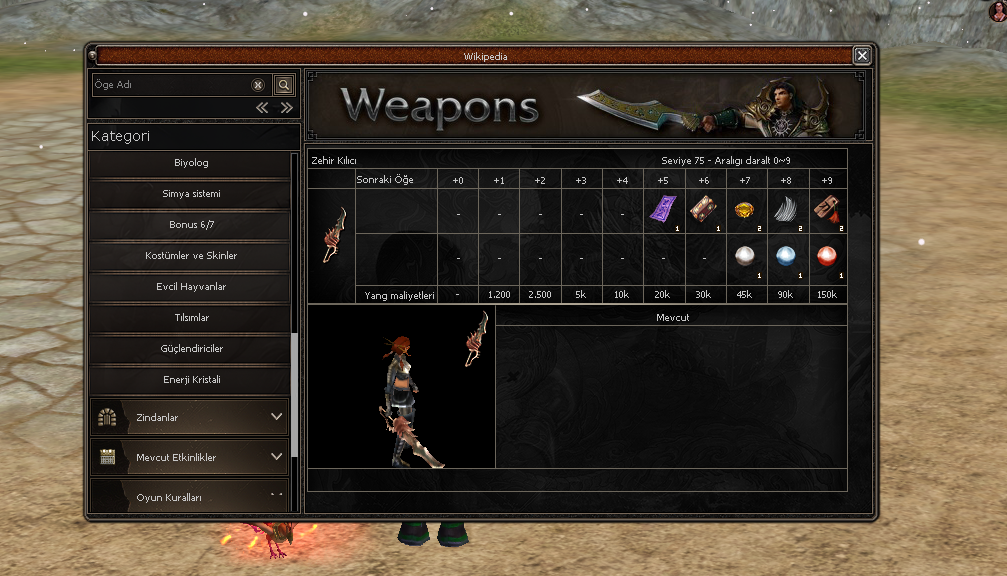Select the purple scroll upgrade material

[663, 210]
